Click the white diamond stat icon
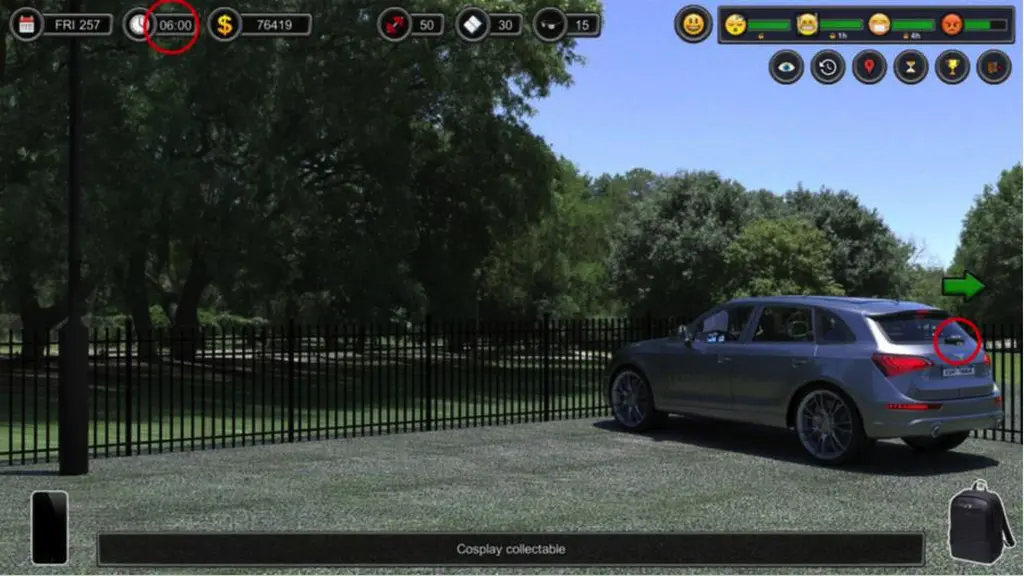 [x=472, y=24]
